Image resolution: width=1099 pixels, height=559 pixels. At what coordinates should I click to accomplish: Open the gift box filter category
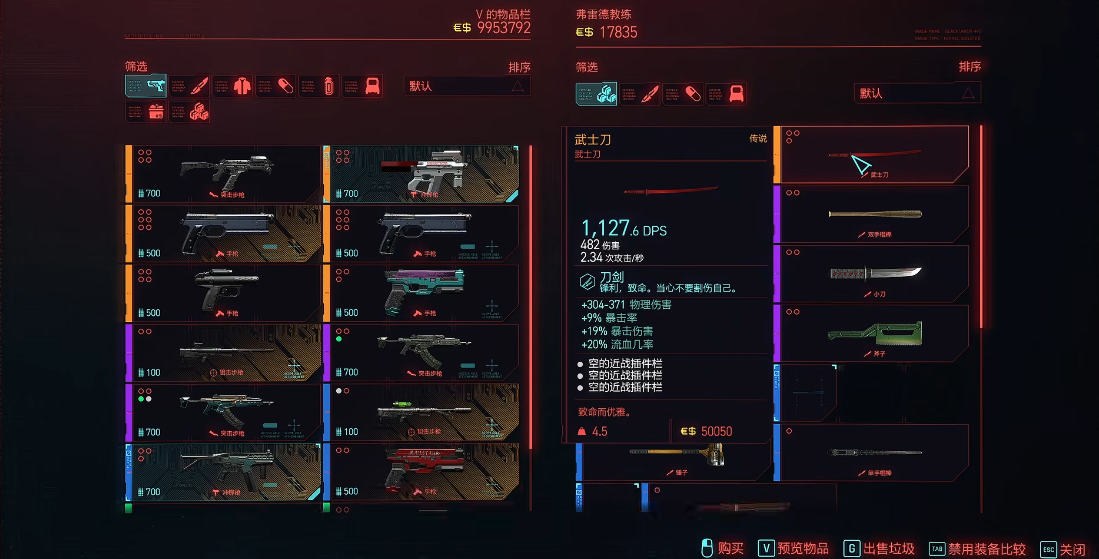[x=156, y=112]
